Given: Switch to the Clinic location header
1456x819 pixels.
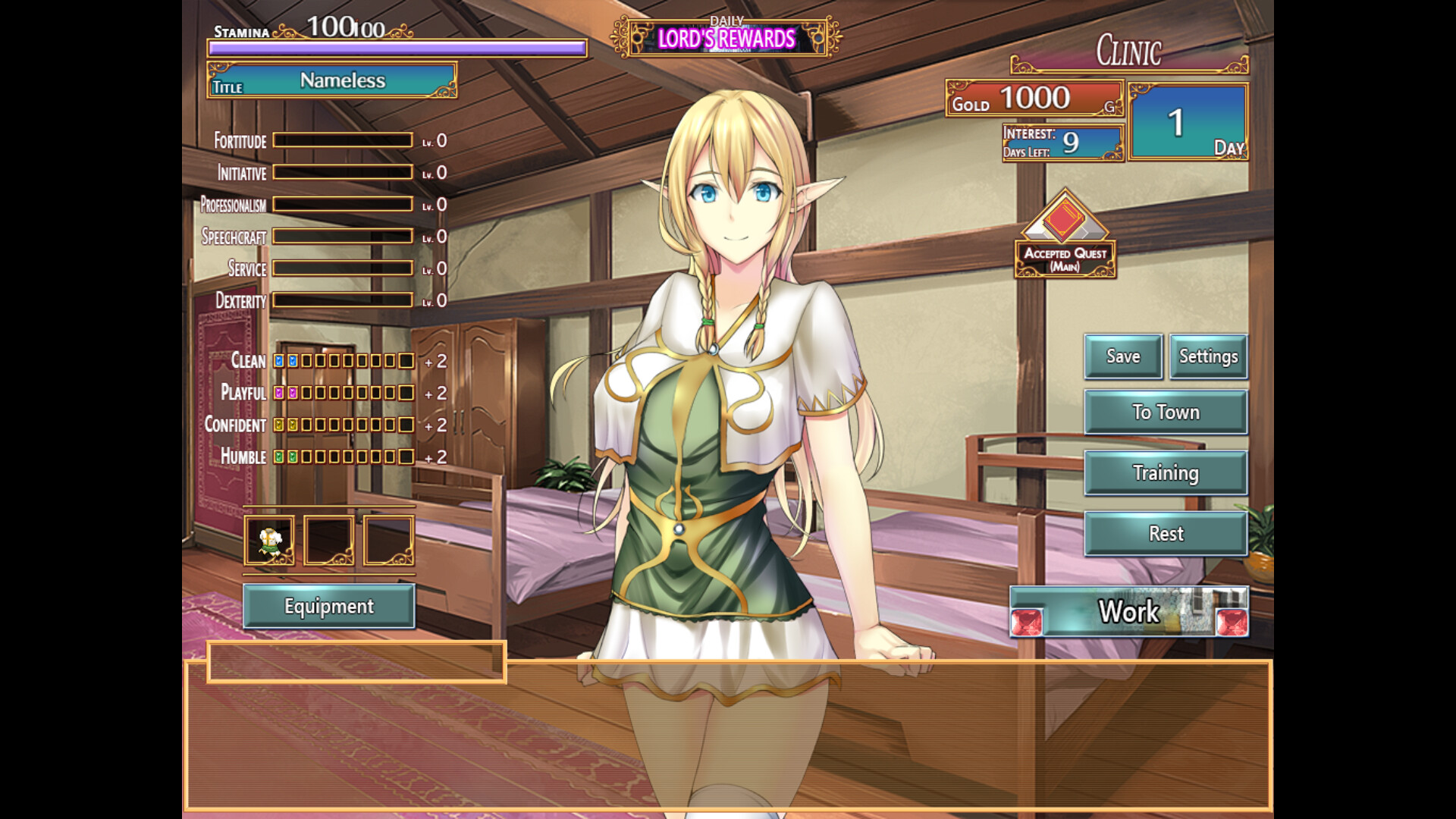Looking at the screenshot, I should tap(1129, 52).
